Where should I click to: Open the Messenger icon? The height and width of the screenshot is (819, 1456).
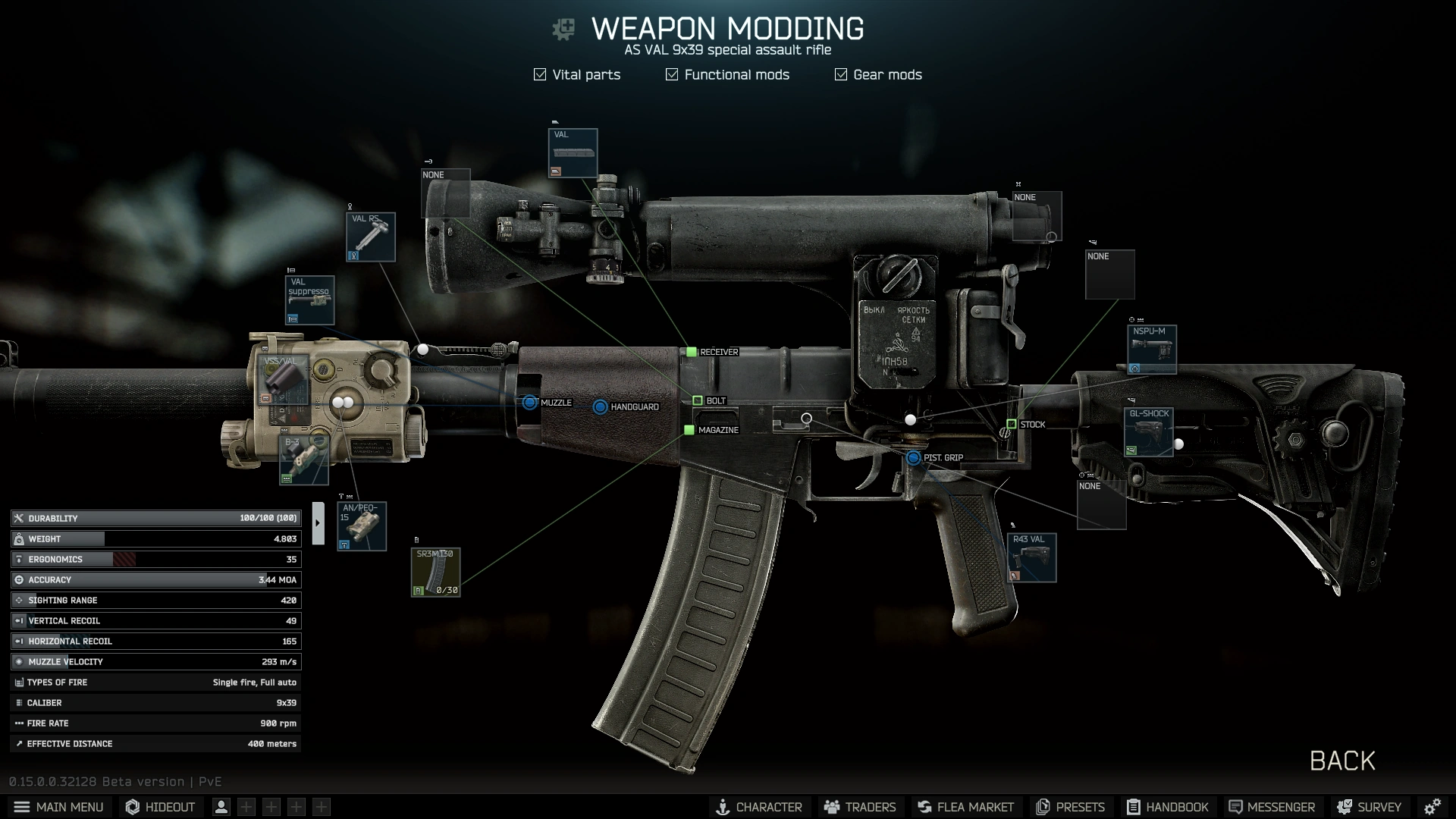click(x=1271, y=807)
